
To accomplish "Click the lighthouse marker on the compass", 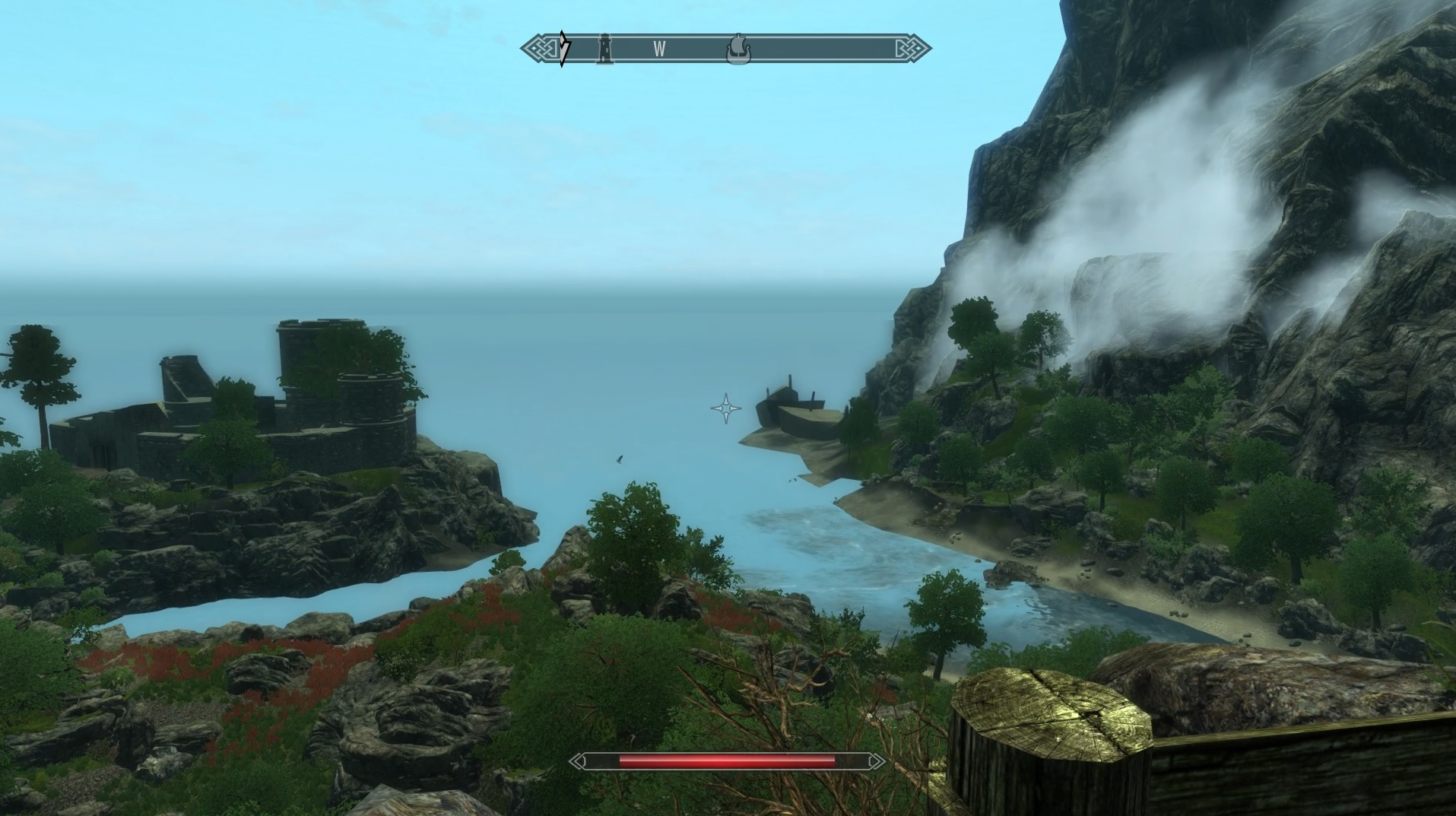I will 604,49.
